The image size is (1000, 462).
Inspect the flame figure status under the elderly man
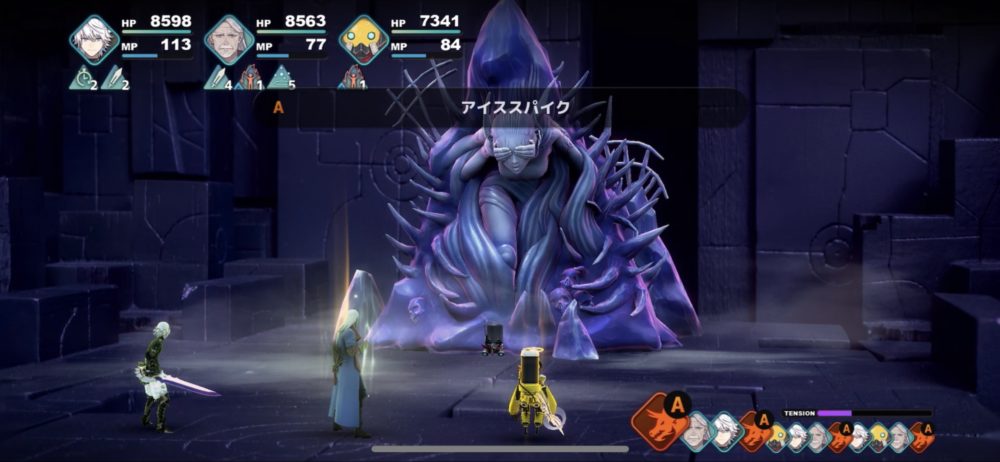tap(250, 77)
